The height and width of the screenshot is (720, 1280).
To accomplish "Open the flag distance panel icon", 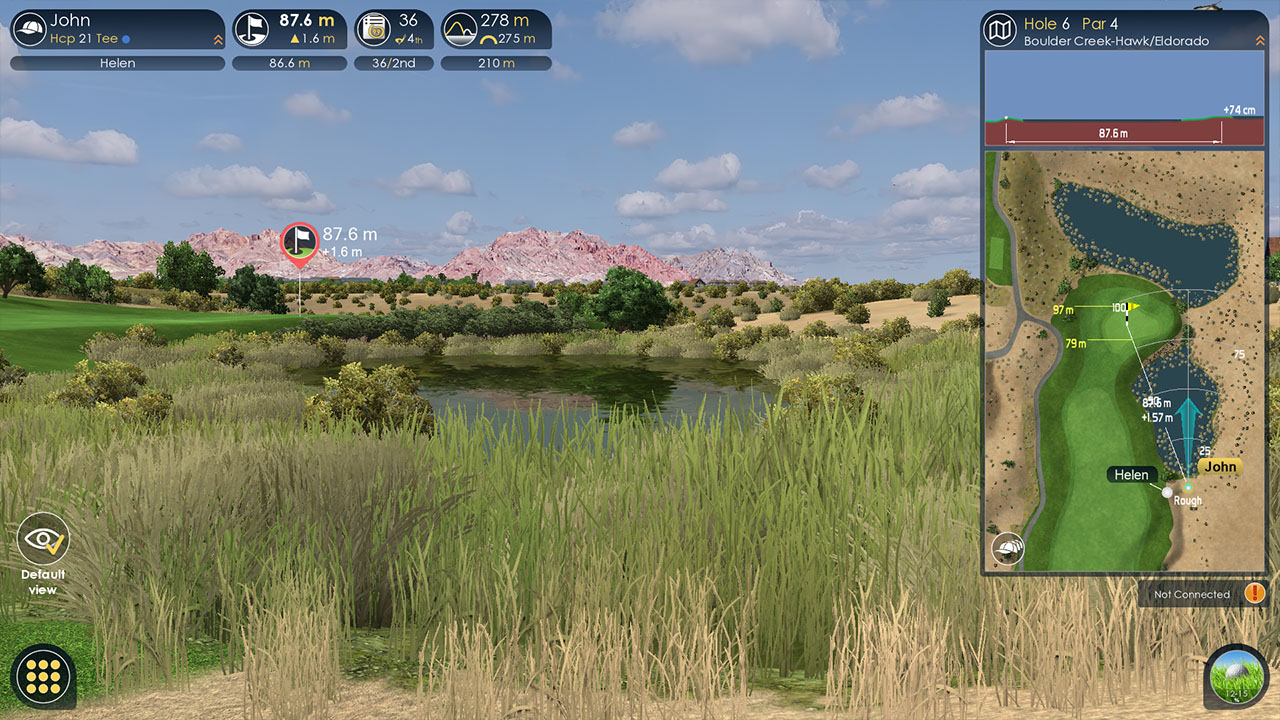I will coord(252,29).
